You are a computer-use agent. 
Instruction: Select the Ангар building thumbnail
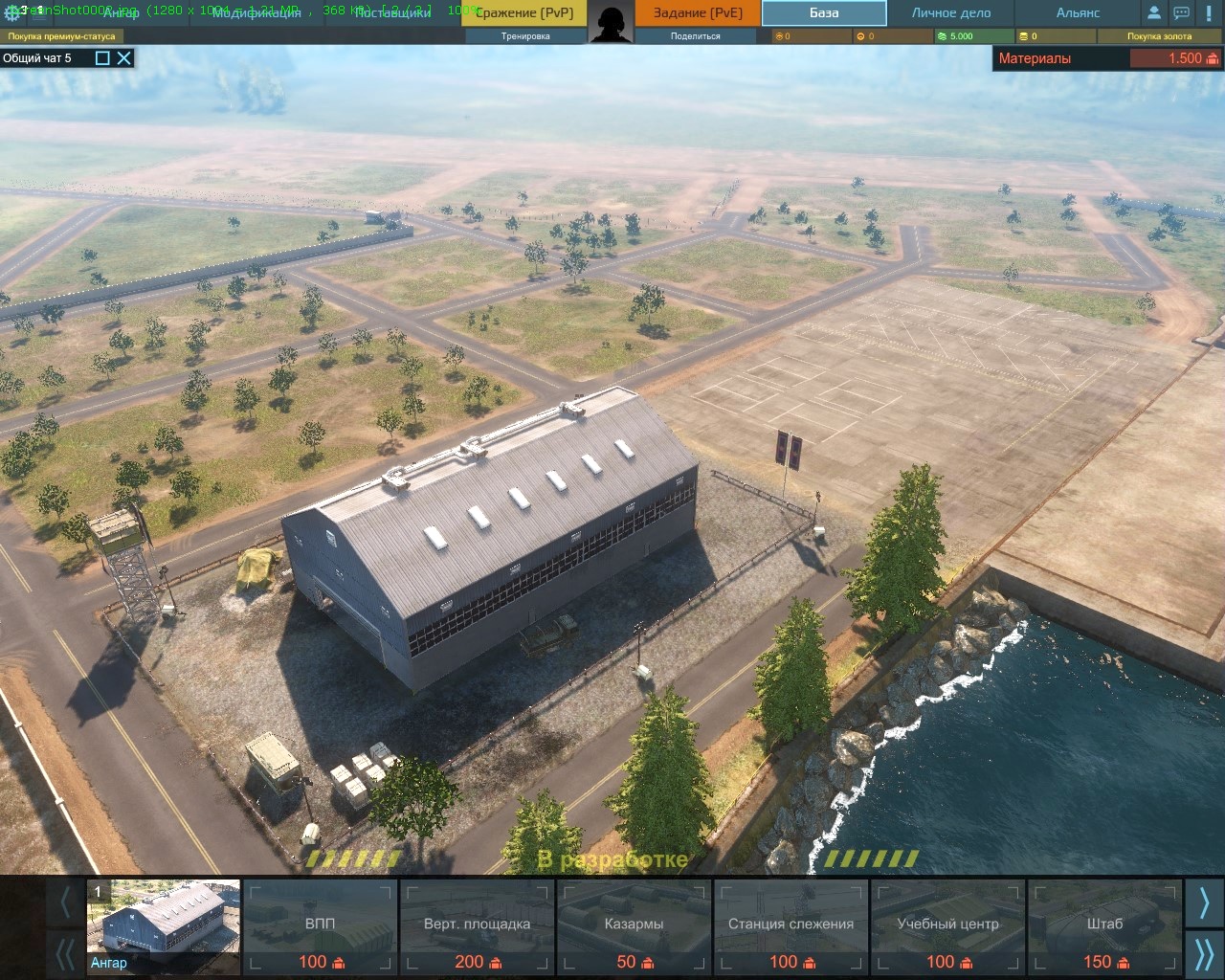pyautogui.click(x=164, y=926)
